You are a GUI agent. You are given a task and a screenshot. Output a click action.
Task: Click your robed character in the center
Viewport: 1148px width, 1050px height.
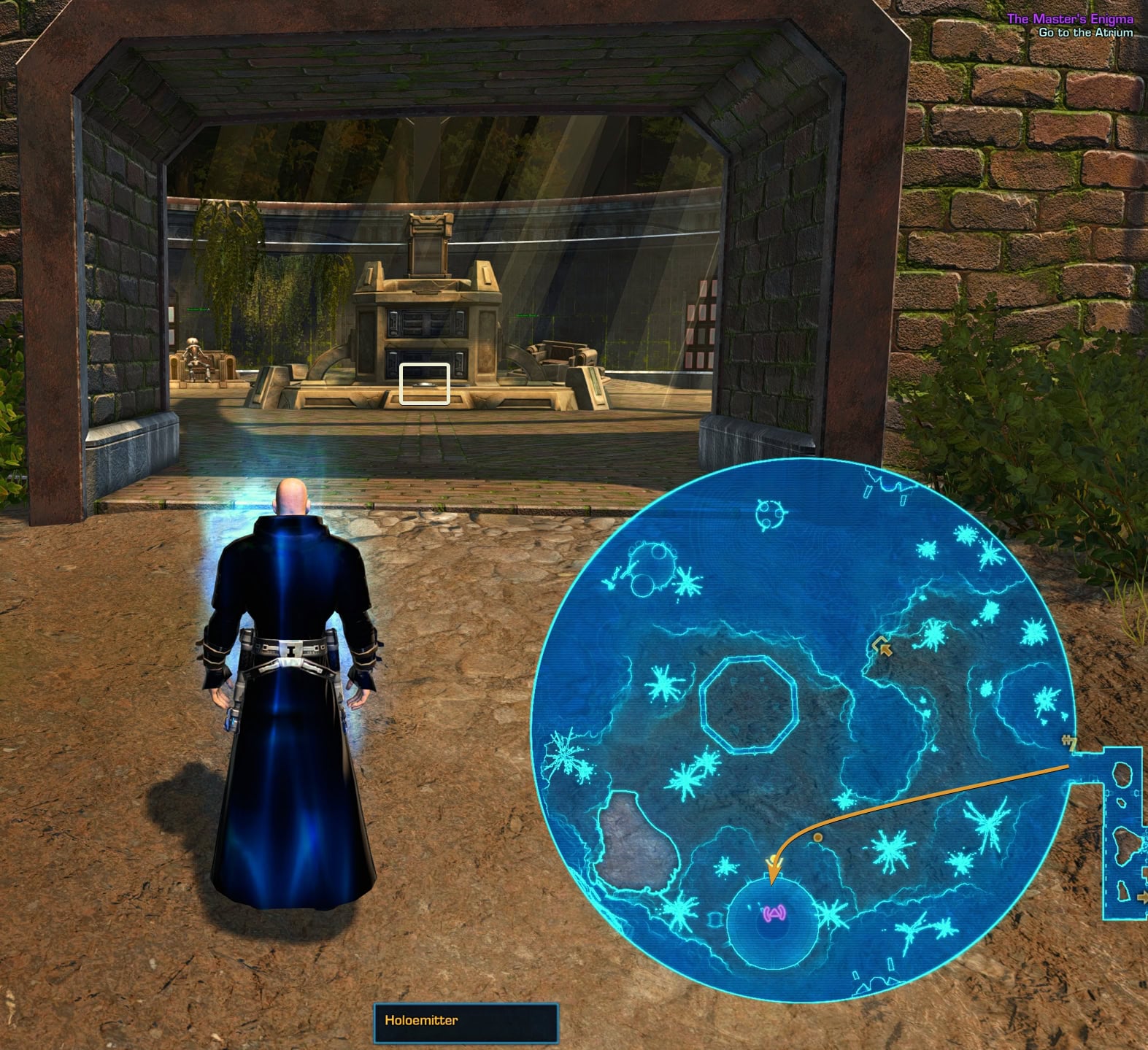pos(292,693)
